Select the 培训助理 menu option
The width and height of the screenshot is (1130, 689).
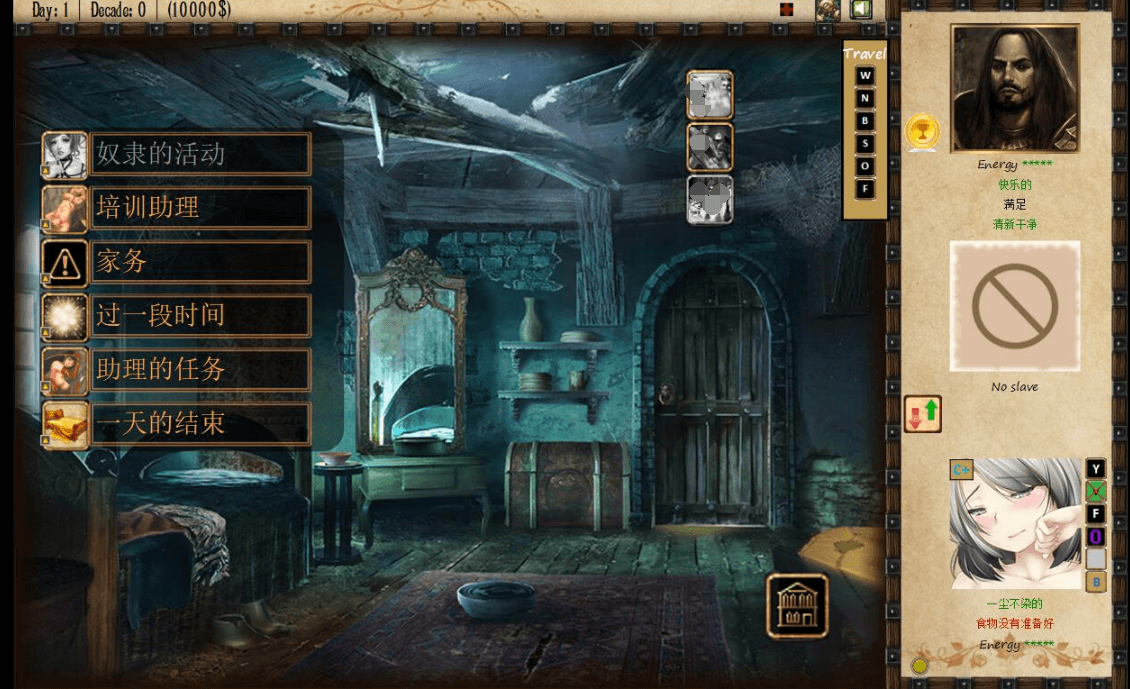coord(200,208)
